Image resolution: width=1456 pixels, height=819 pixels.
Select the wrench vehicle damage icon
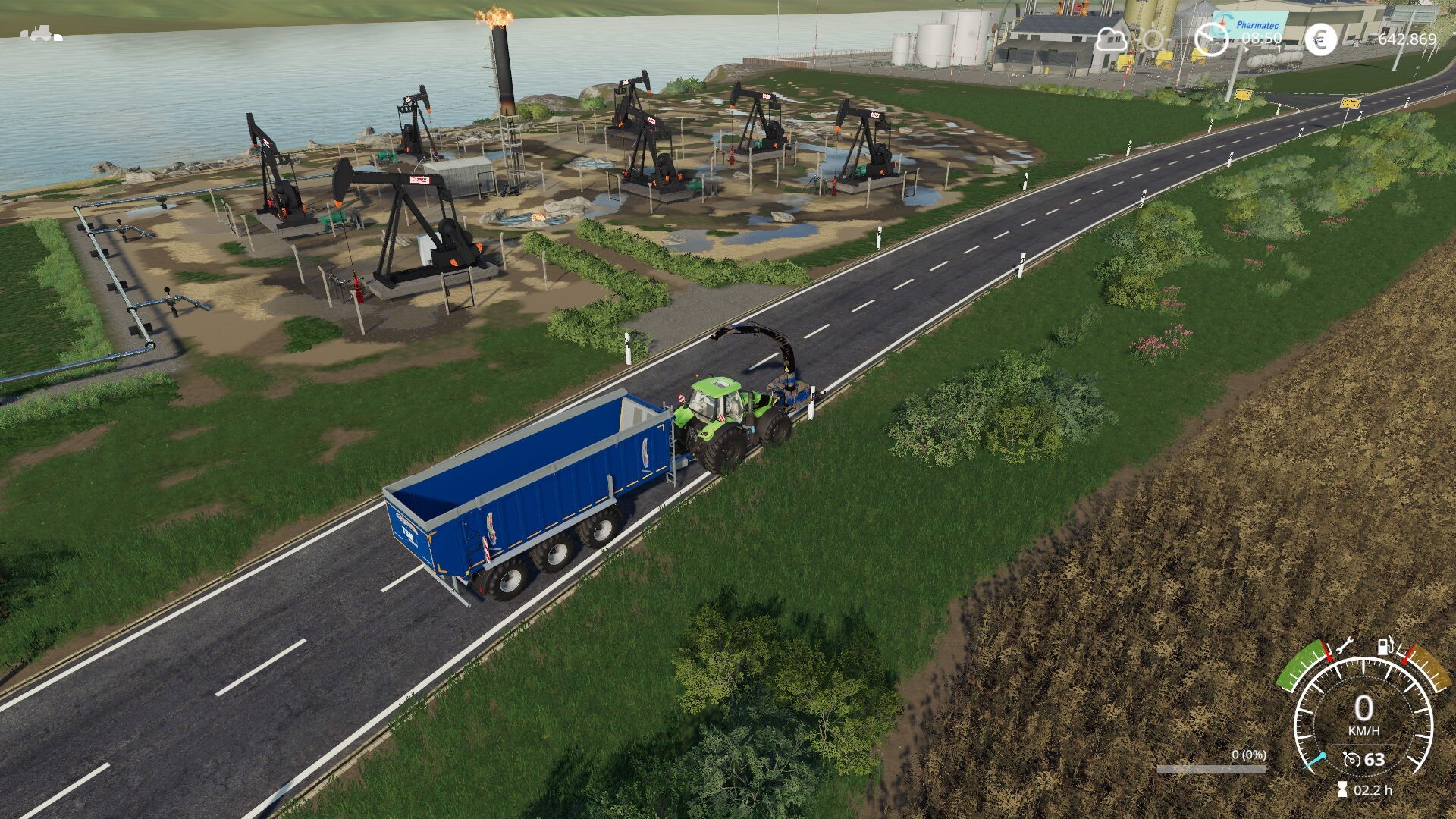point(1344,647)
